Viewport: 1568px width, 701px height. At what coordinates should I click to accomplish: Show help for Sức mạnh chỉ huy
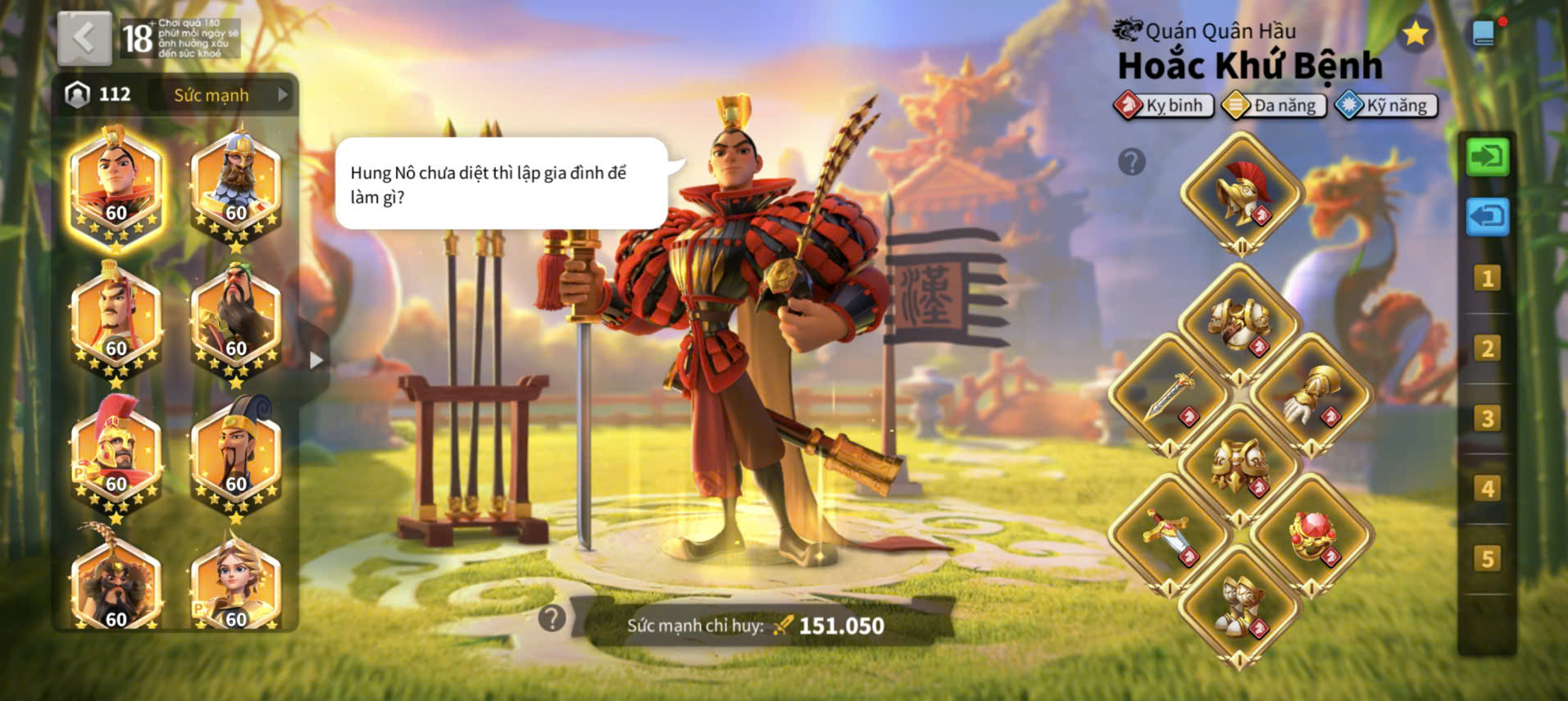(x=552, y=618)
